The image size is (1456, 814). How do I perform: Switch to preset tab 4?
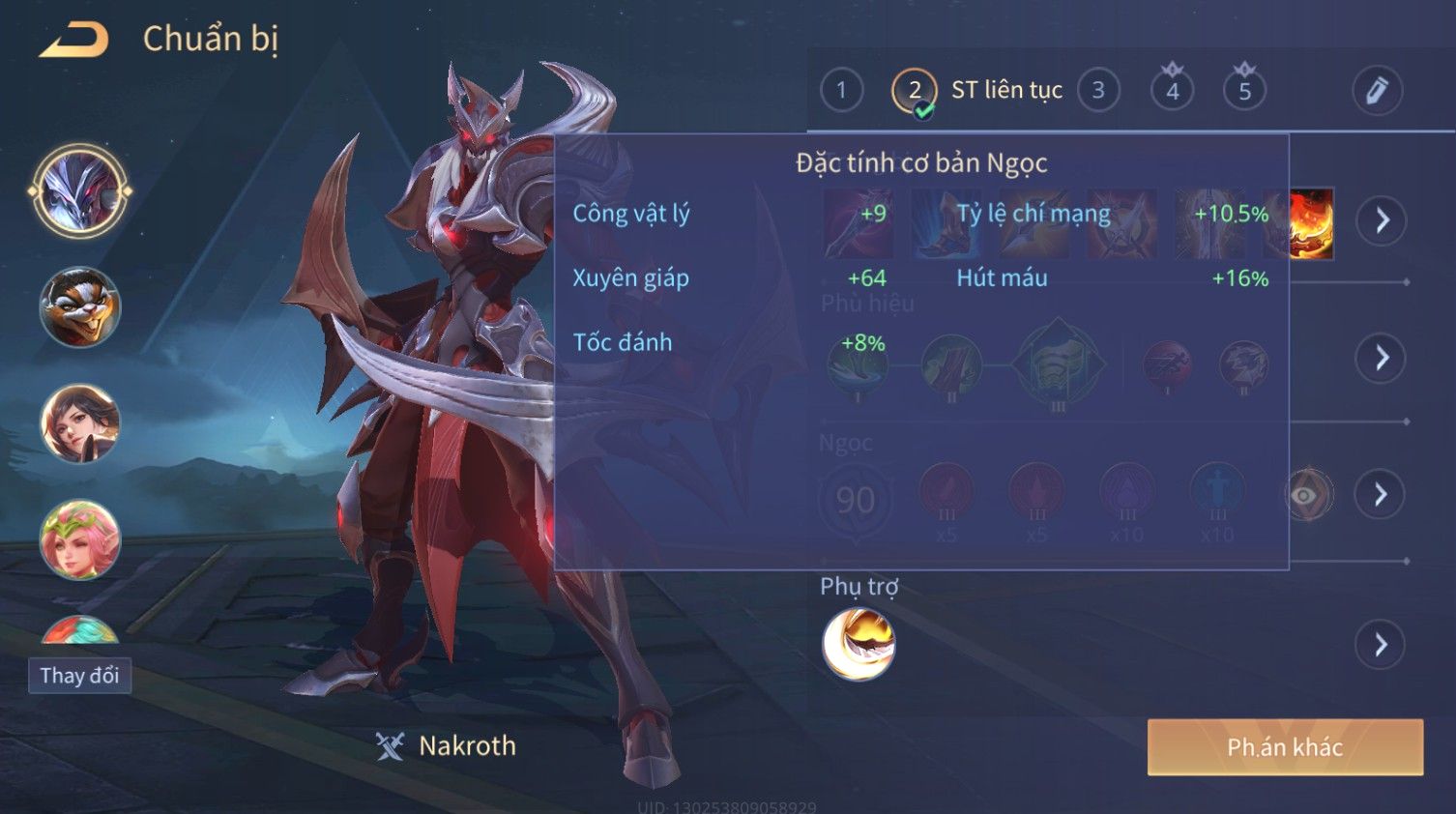pos(1172,91)
